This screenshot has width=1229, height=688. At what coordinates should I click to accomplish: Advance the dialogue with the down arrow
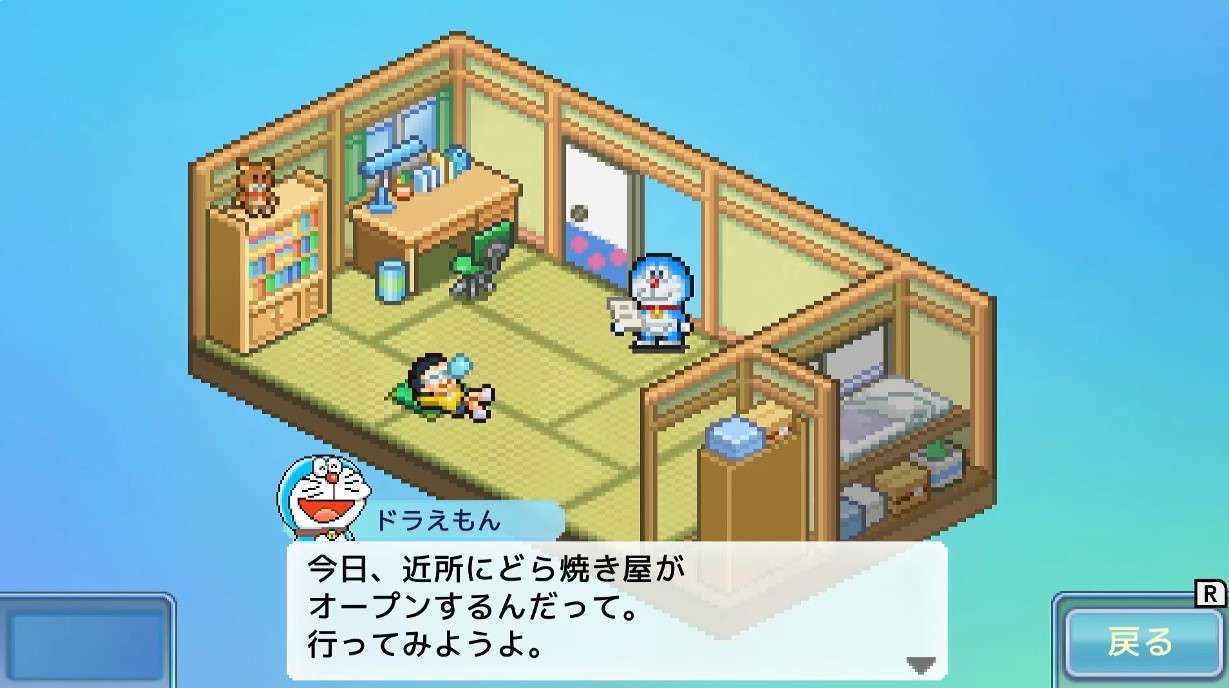(920, 664)
